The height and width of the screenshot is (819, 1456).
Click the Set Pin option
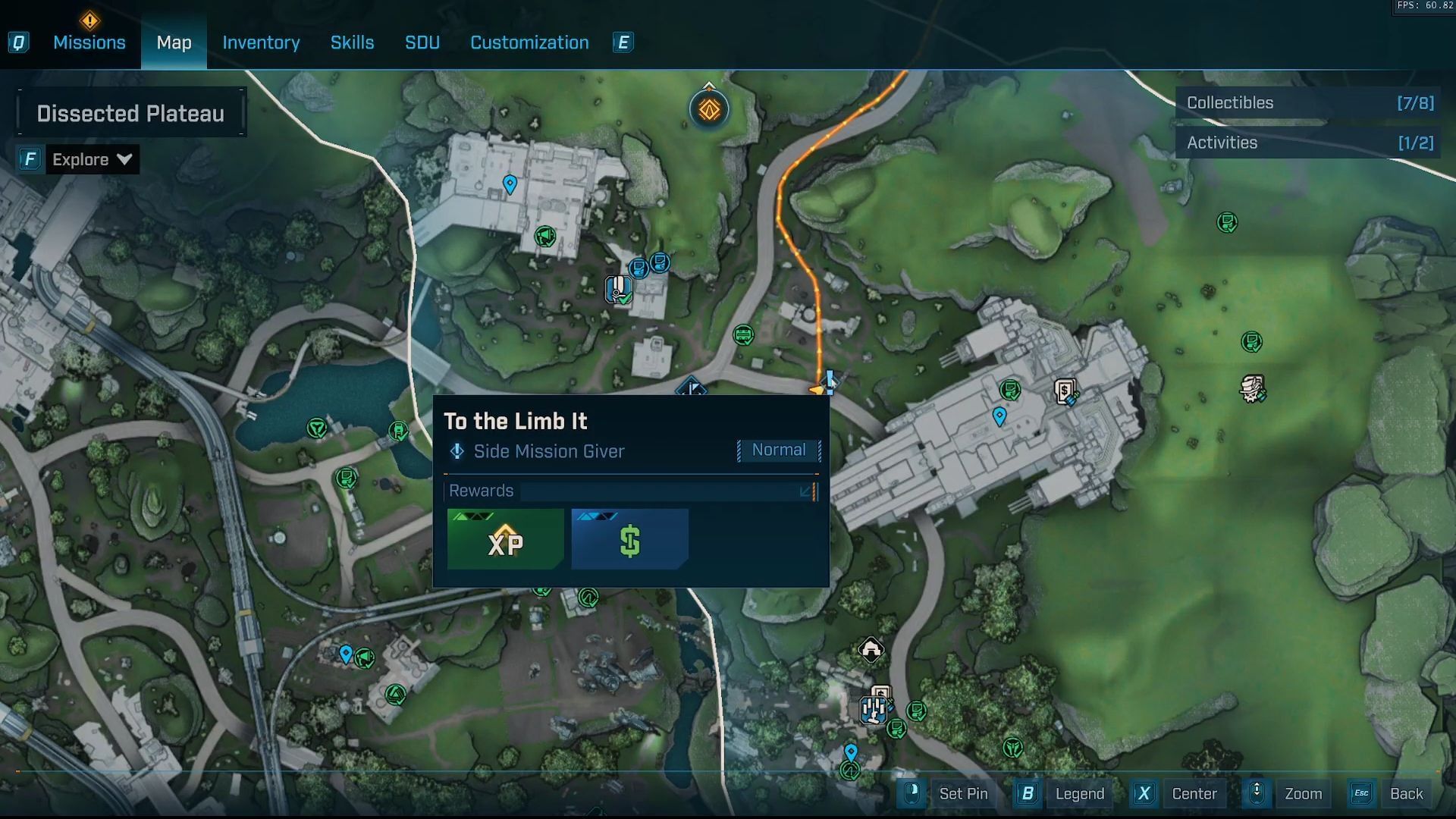(x=962, y=794)
